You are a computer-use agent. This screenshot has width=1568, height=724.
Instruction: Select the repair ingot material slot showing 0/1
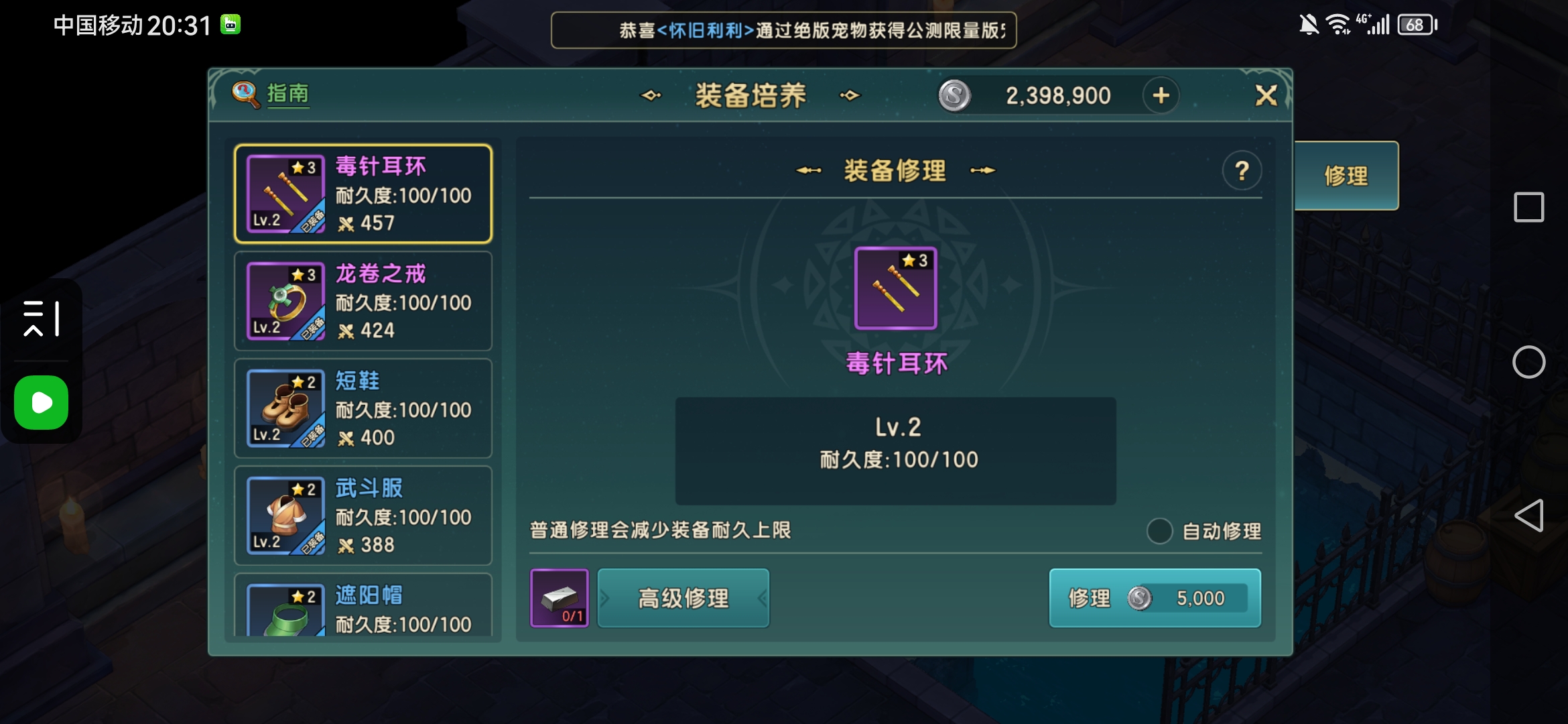(x=560, y=598)
